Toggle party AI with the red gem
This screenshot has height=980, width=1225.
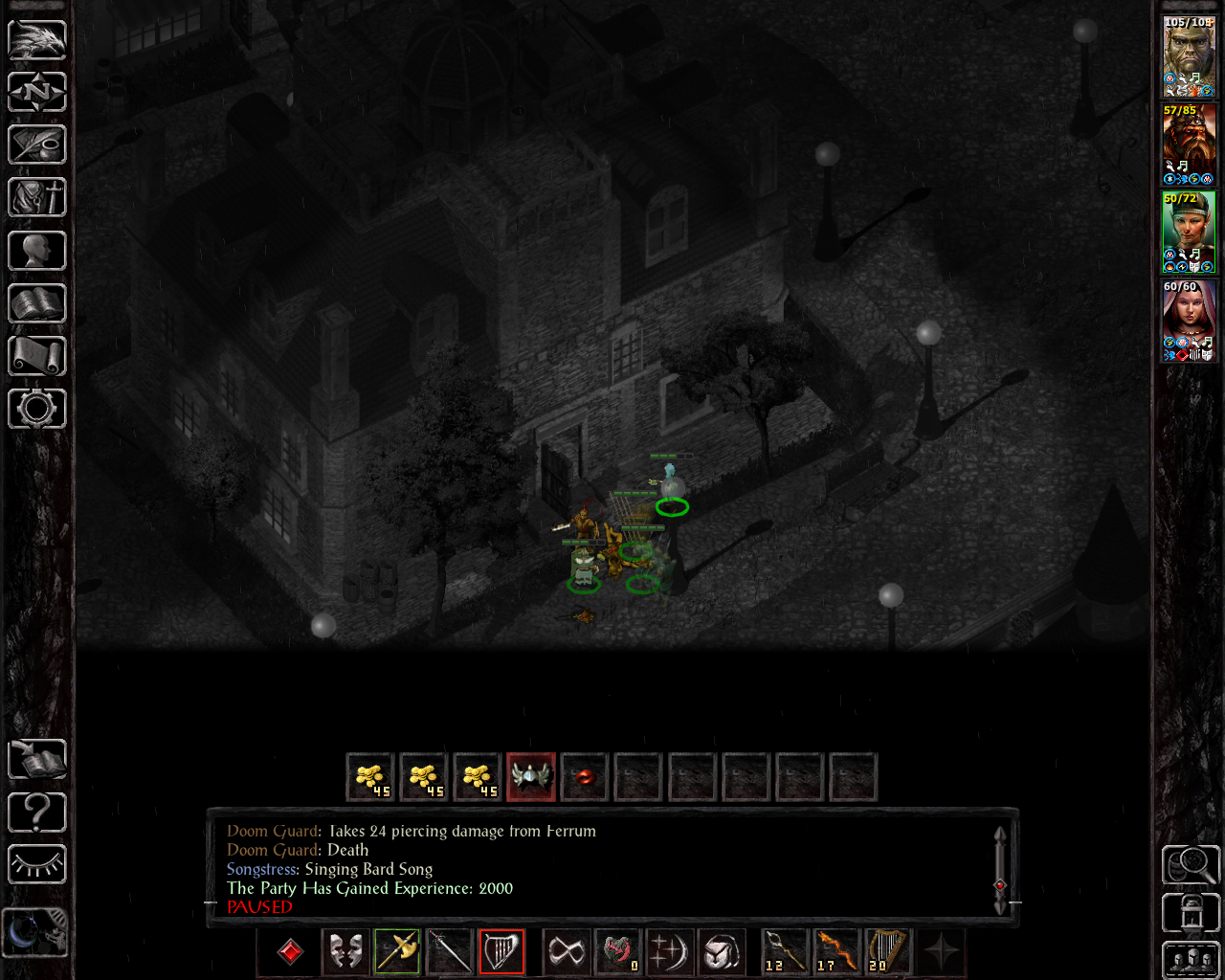(x=289, y=951)
